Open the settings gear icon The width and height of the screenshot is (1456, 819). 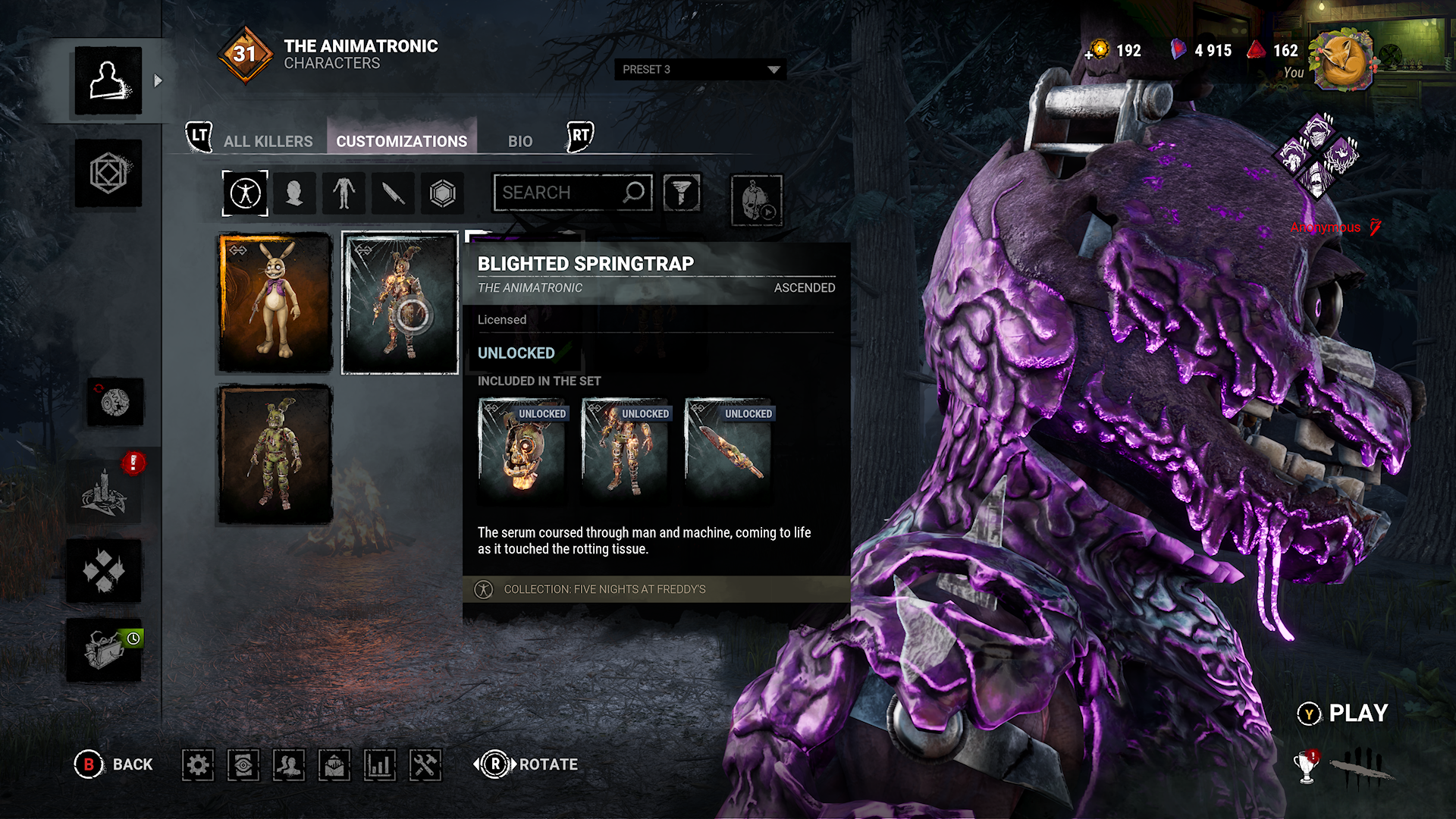click(198, 764)
